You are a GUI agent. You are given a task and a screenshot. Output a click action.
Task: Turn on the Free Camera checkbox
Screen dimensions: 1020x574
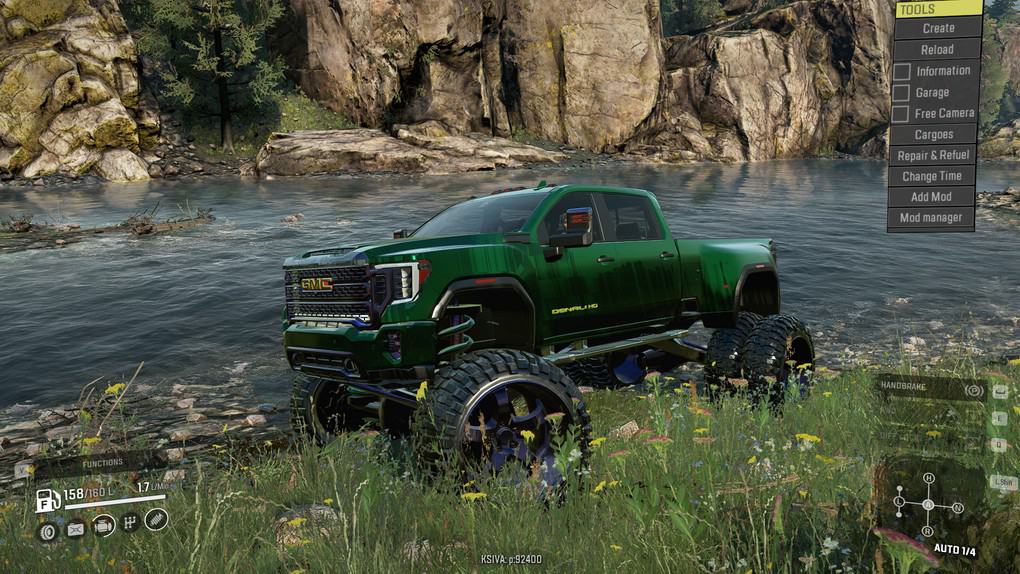click(x=902, y=114)
